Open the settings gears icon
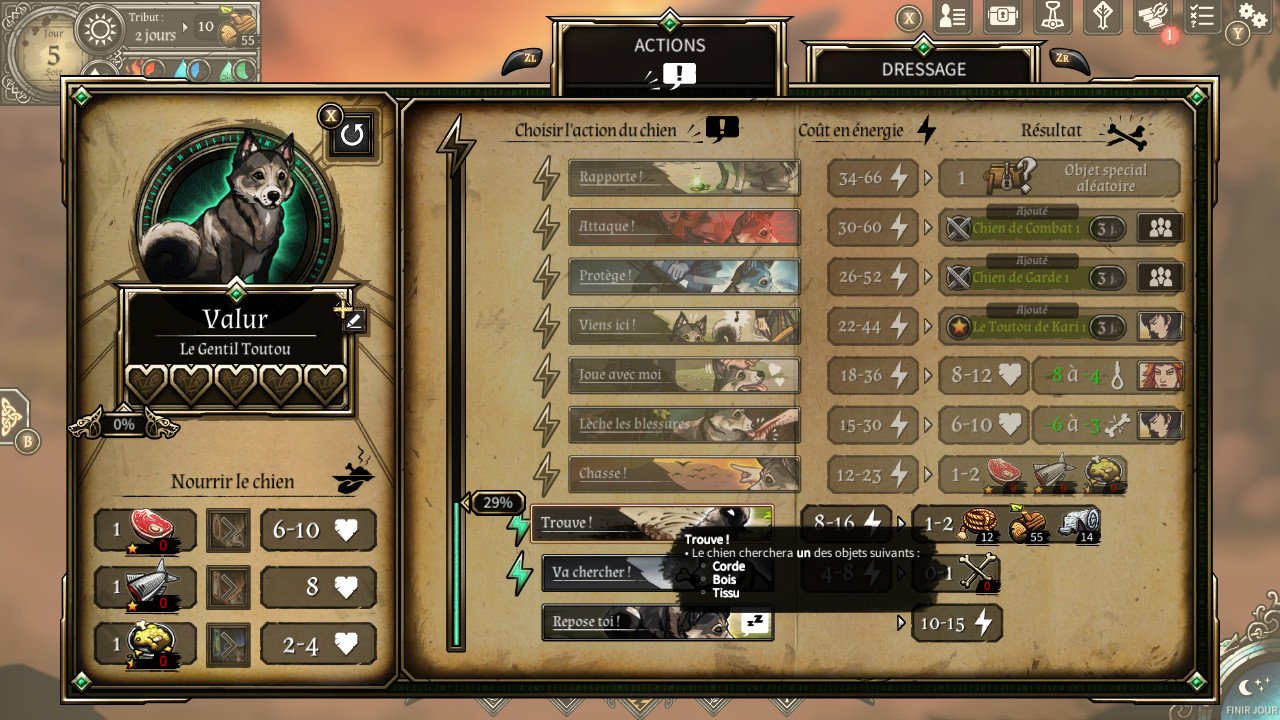The width and height of the screenshot is (1280, 720). click(x=1253, y=15)
